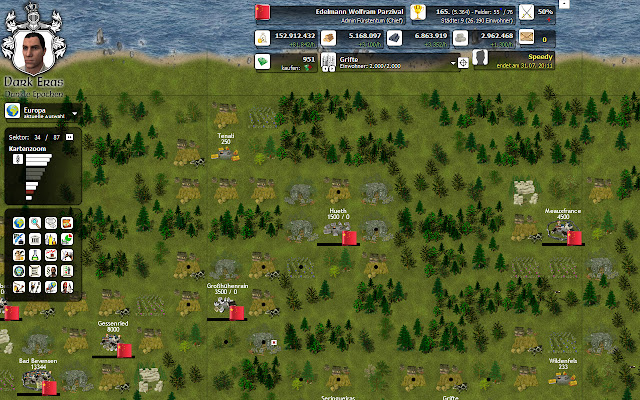Click the magnifying glass search icon
Image resolution: width=640 pixels, height=400 pixels.
pos(36,222)
